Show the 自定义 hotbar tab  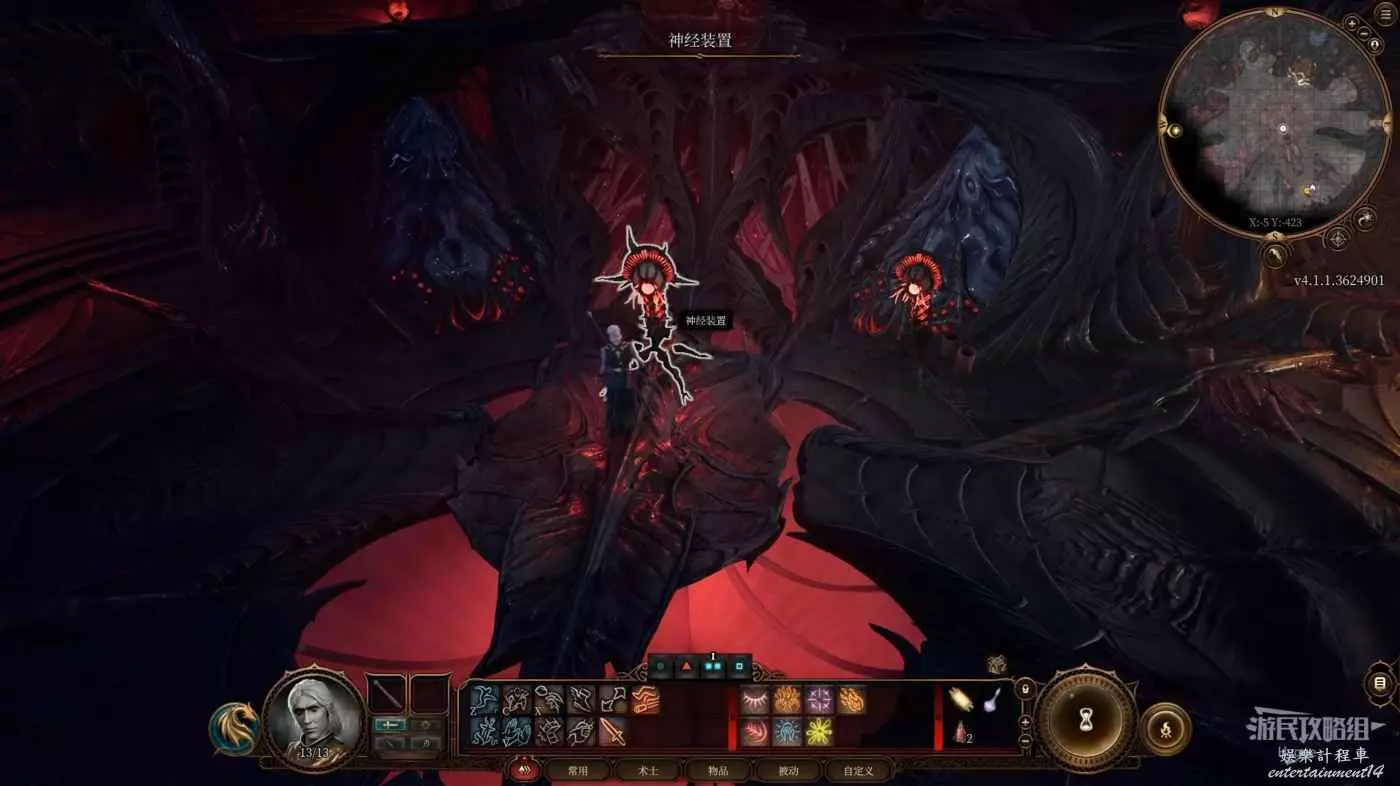[858, 771]
